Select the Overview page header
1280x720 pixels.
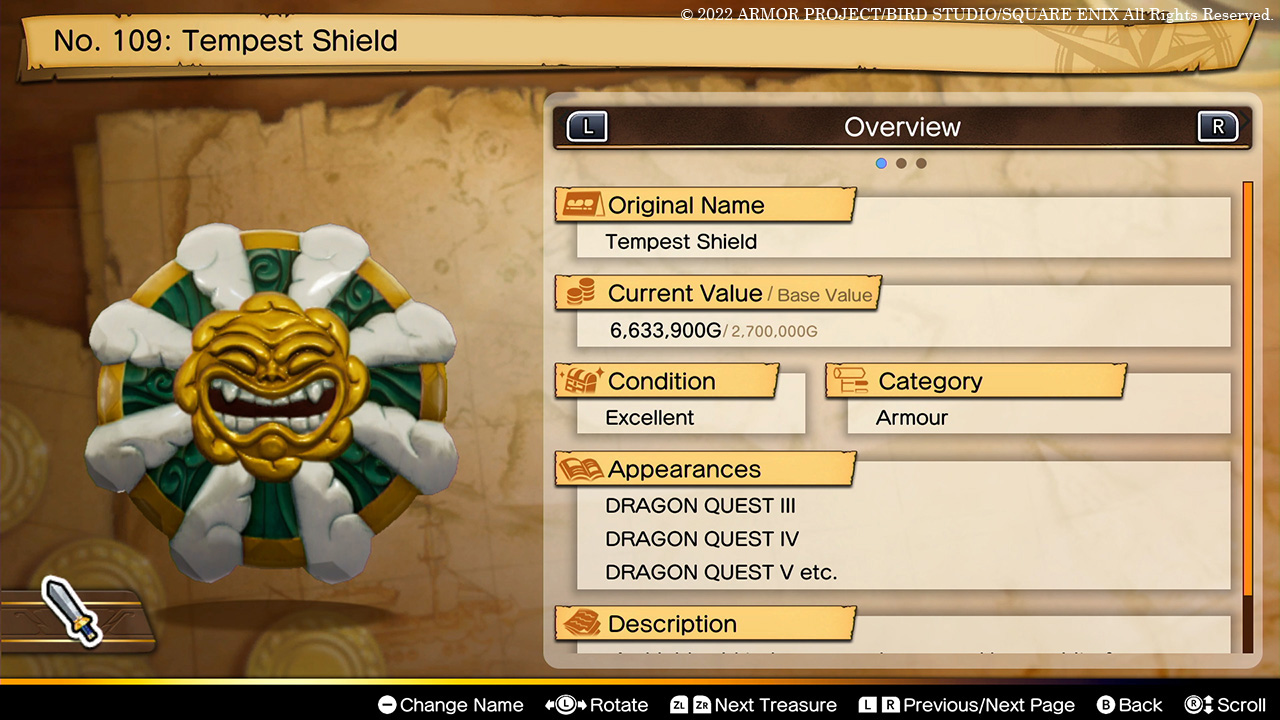click(x=902, y=127)
